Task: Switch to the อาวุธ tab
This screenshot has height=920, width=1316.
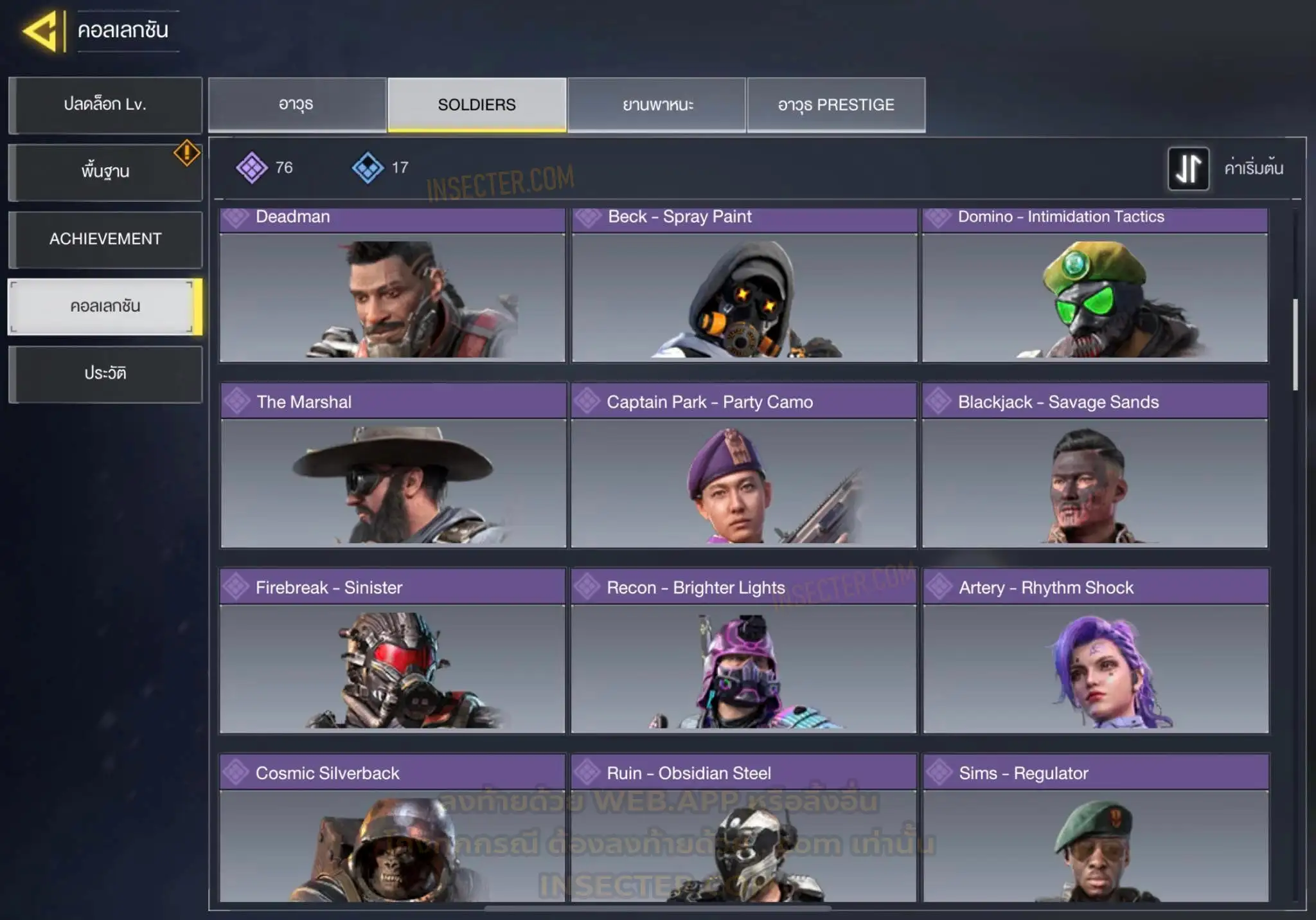Action: point(297,105)
